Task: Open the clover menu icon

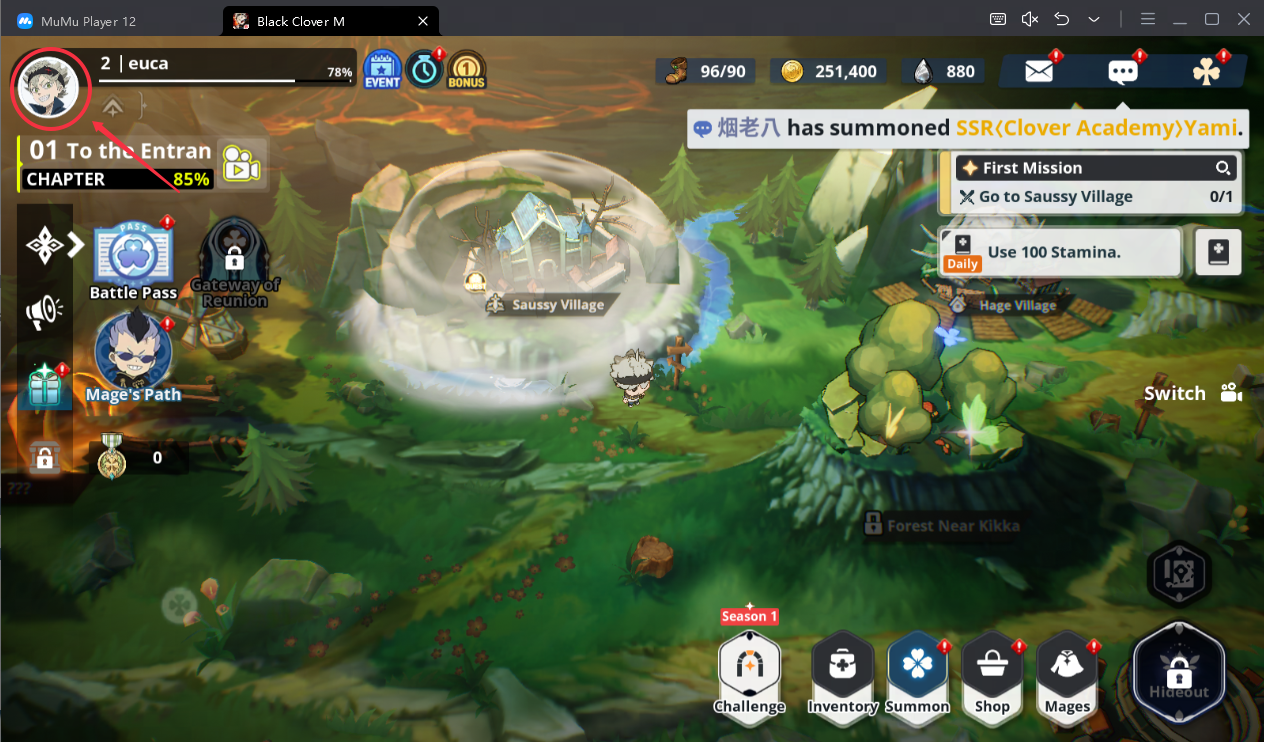Action: click(x=1205, y=71)
